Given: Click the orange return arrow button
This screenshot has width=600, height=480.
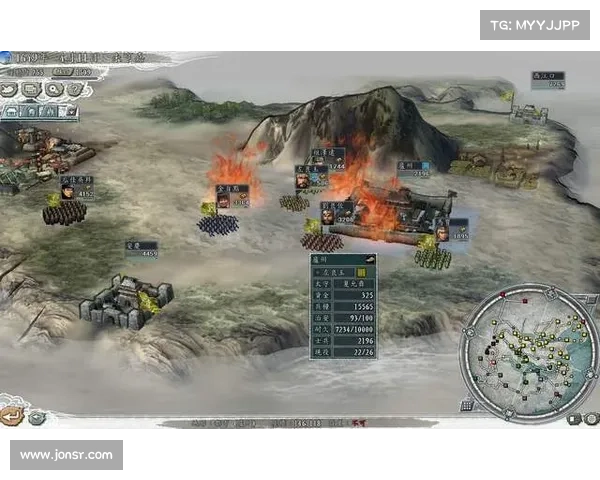Looking at the screenshot, I should coord(11,417).
